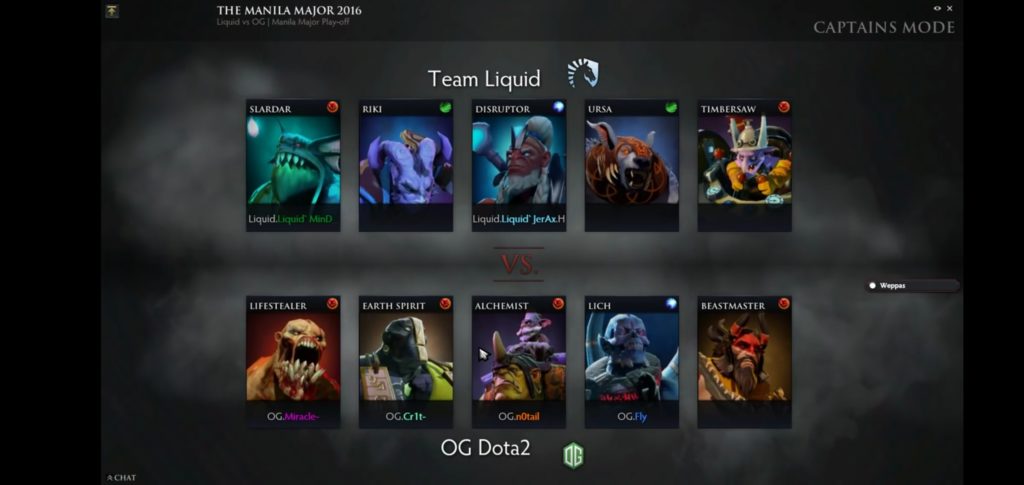
Task: Select Ursa's hero portrait
Action: [632, 161]
